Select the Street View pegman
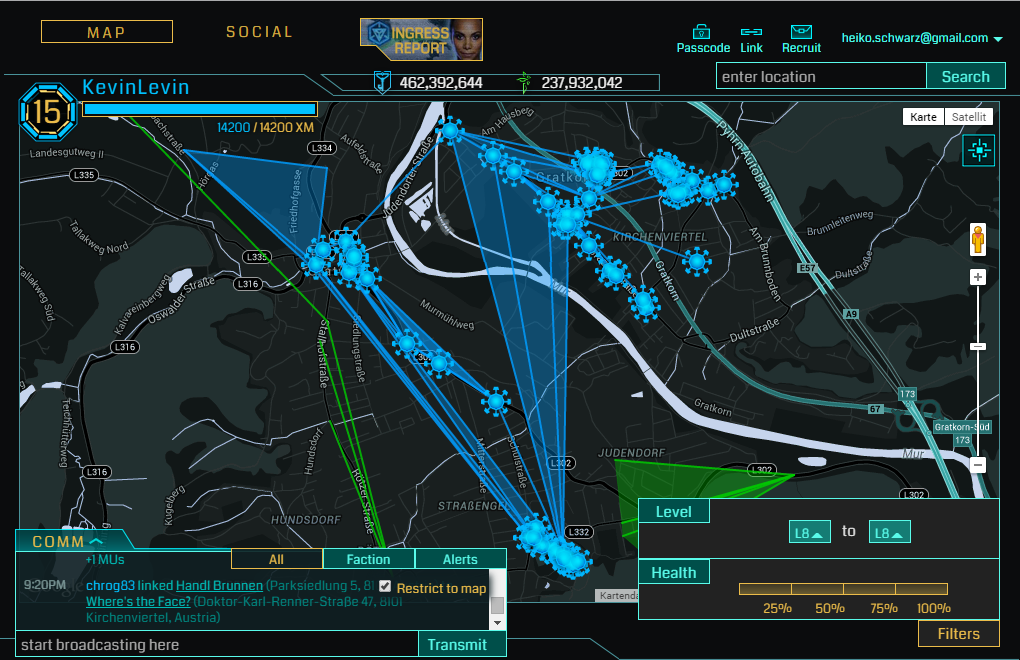This screenshot has width=1020, height=660. click(x=978, y=240)
